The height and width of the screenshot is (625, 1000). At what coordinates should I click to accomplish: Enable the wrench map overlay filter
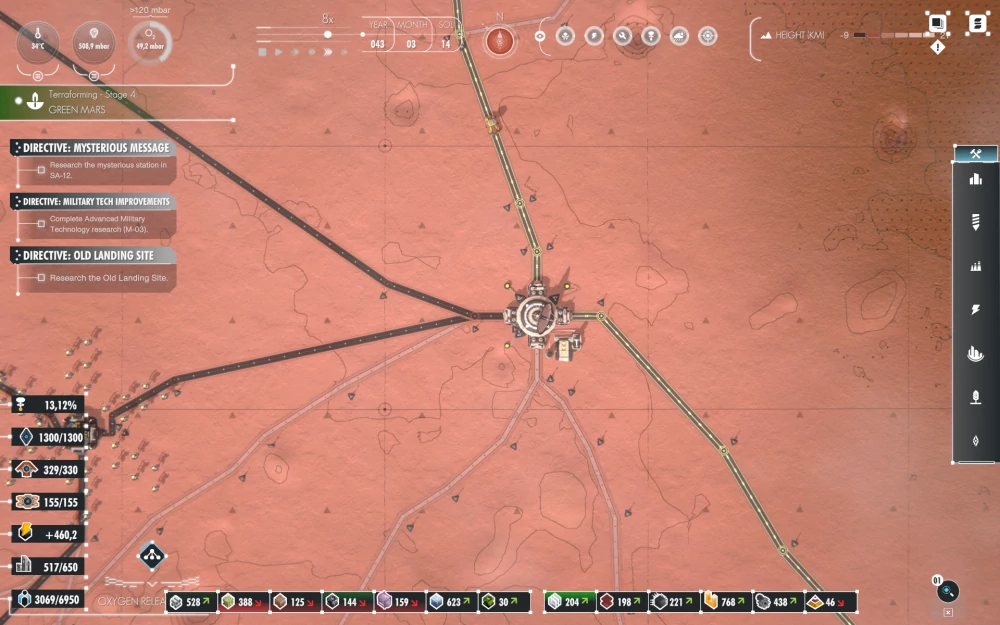(x=622, y=36)
